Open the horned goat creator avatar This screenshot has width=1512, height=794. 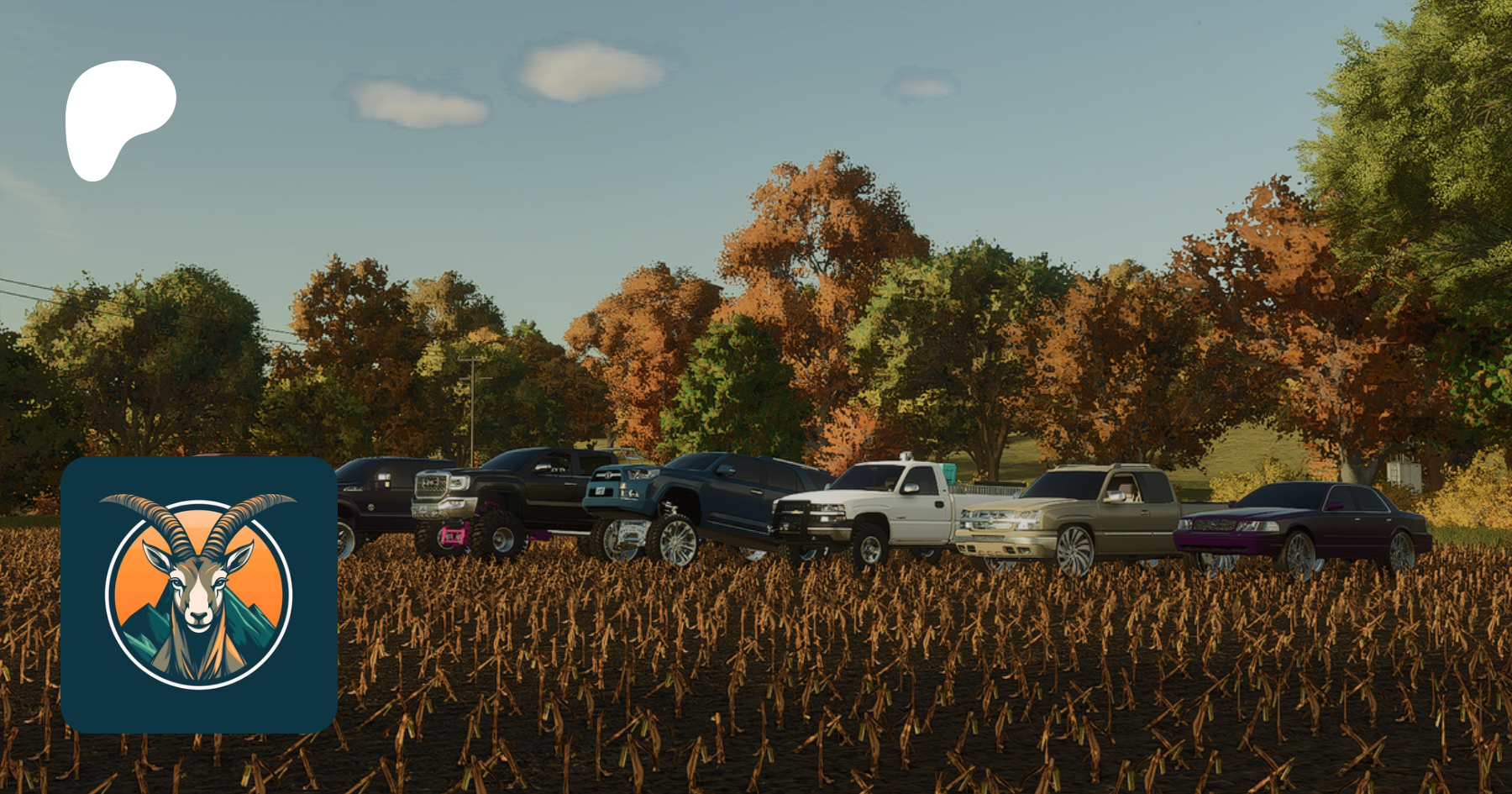point(198,594)
